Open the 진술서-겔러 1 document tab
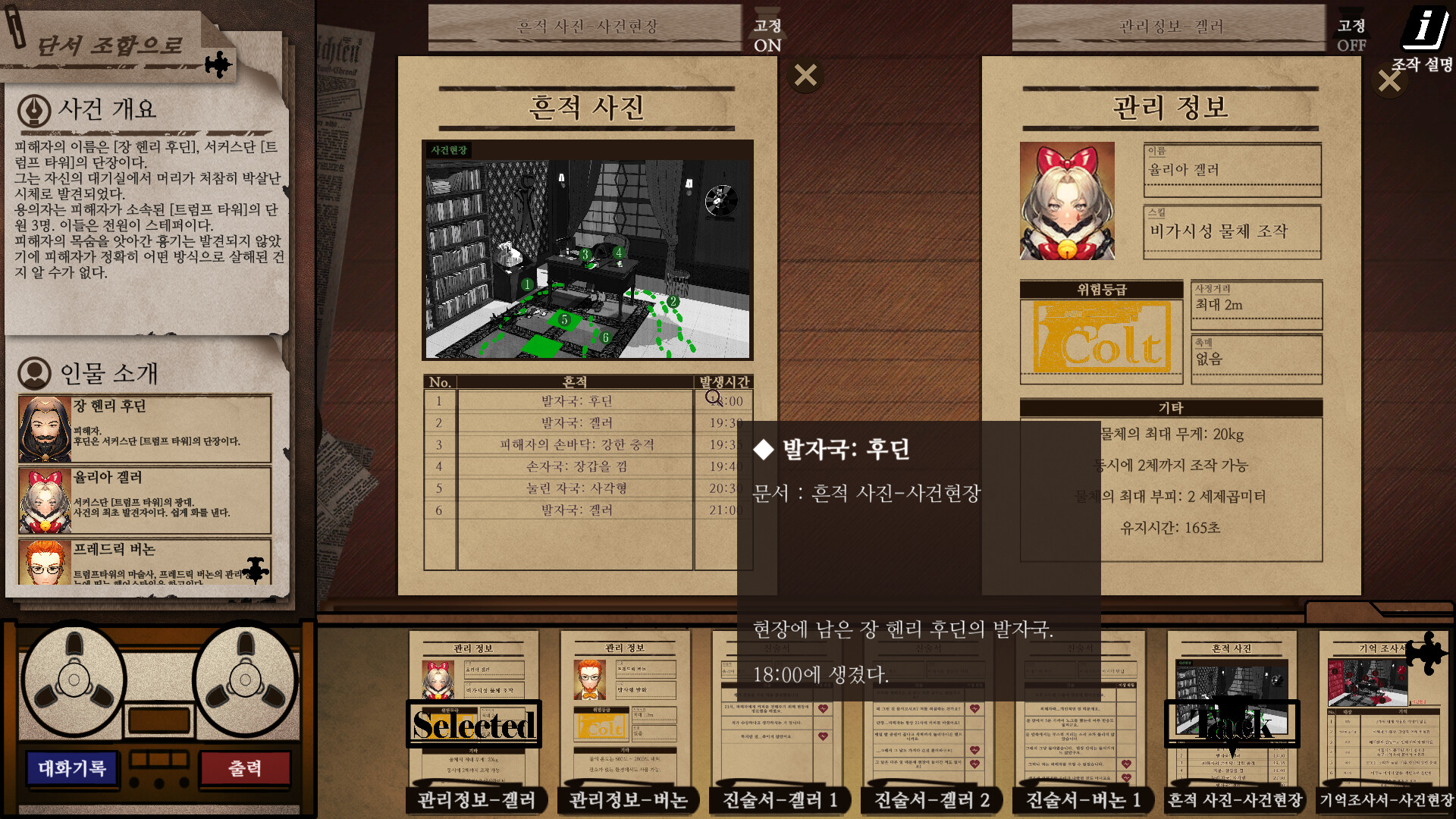The width and height of the screenshot is (1456, 819). point(779,800)
